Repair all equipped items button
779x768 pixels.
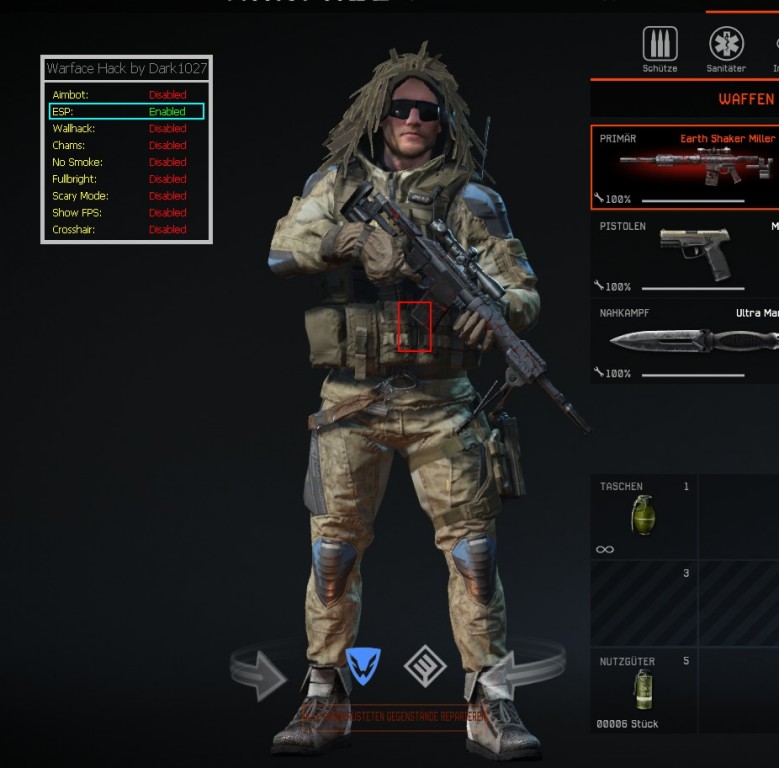click(393, 716)
